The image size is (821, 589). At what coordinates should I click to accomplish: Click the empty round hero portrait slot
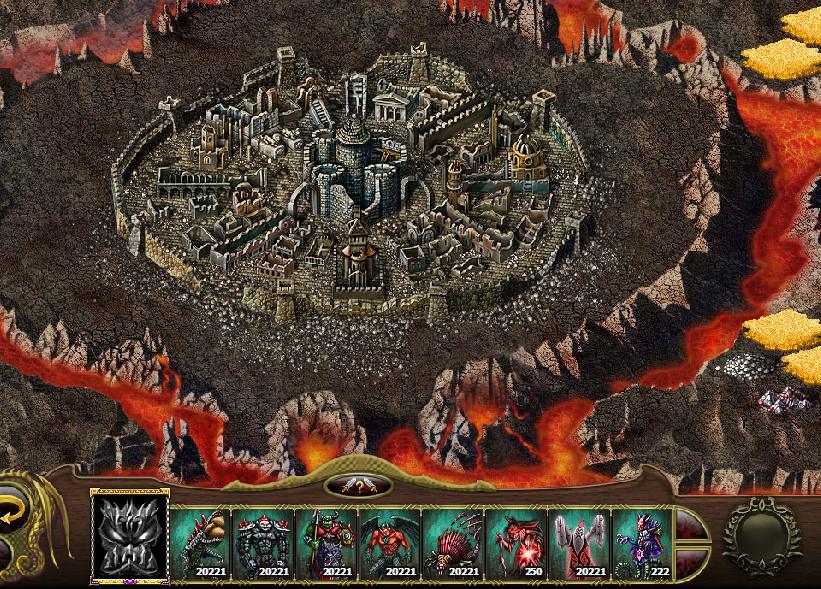coord(761,537)
